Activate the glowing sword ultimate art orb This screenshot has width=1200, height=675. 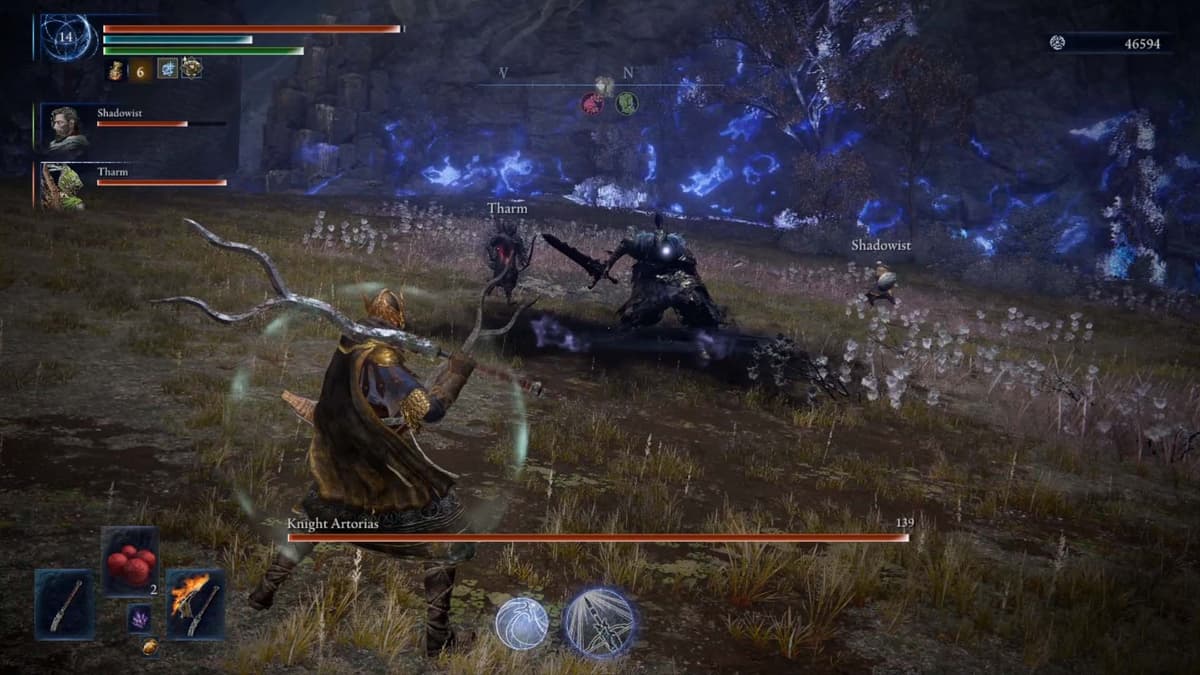(600, 621)
